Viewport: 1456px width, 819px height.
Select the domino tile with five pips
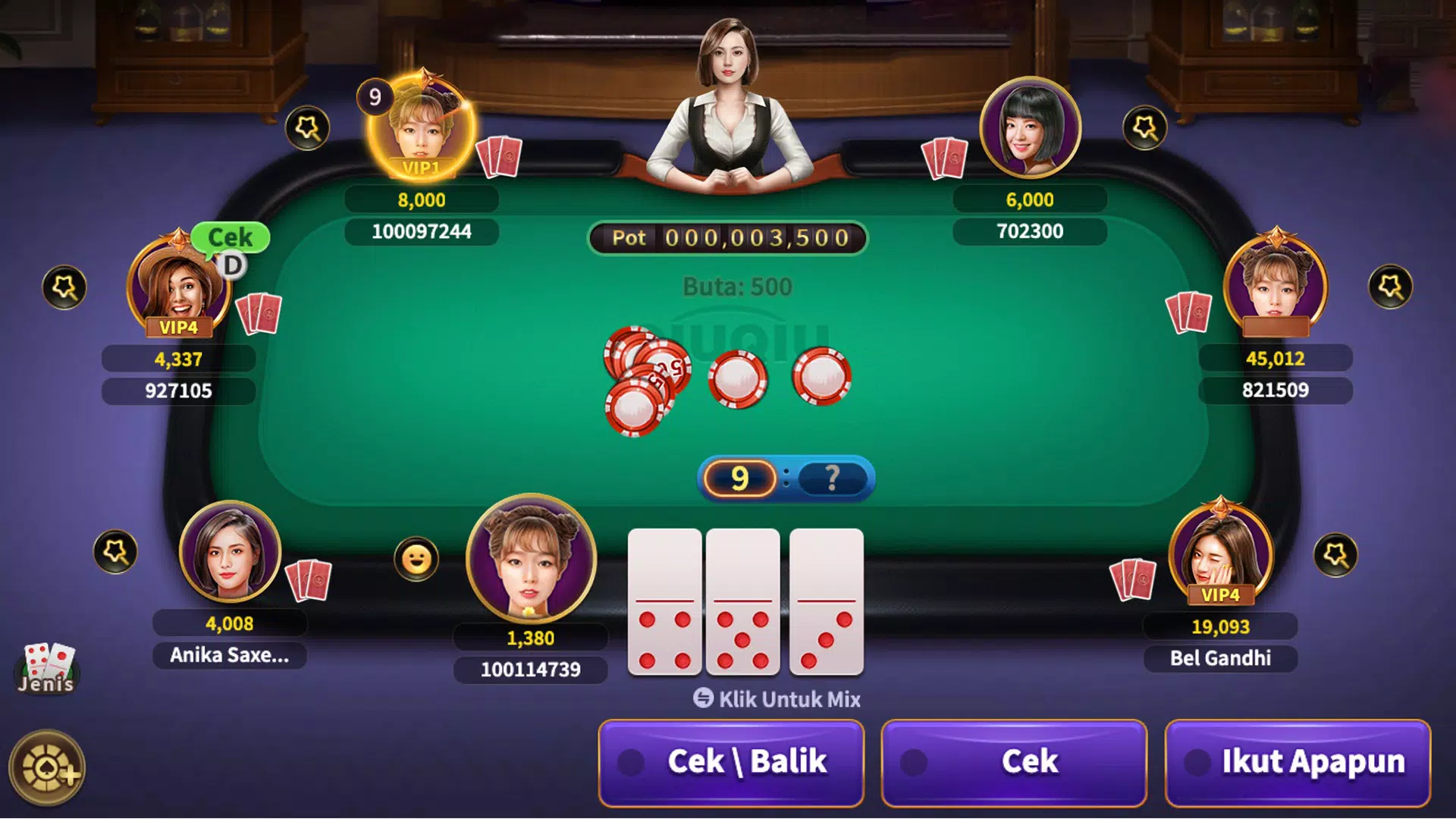point(742,602)
